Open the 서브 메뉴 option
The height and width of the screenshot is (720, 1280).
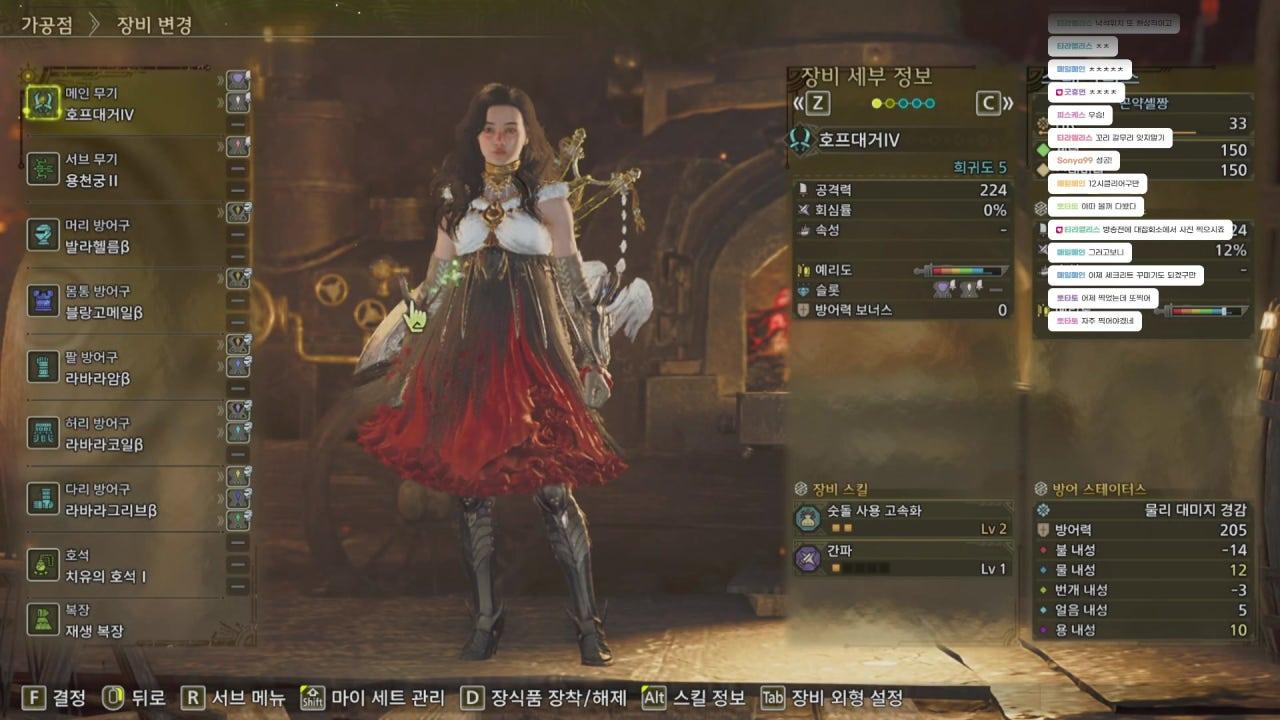coord(234,698)
